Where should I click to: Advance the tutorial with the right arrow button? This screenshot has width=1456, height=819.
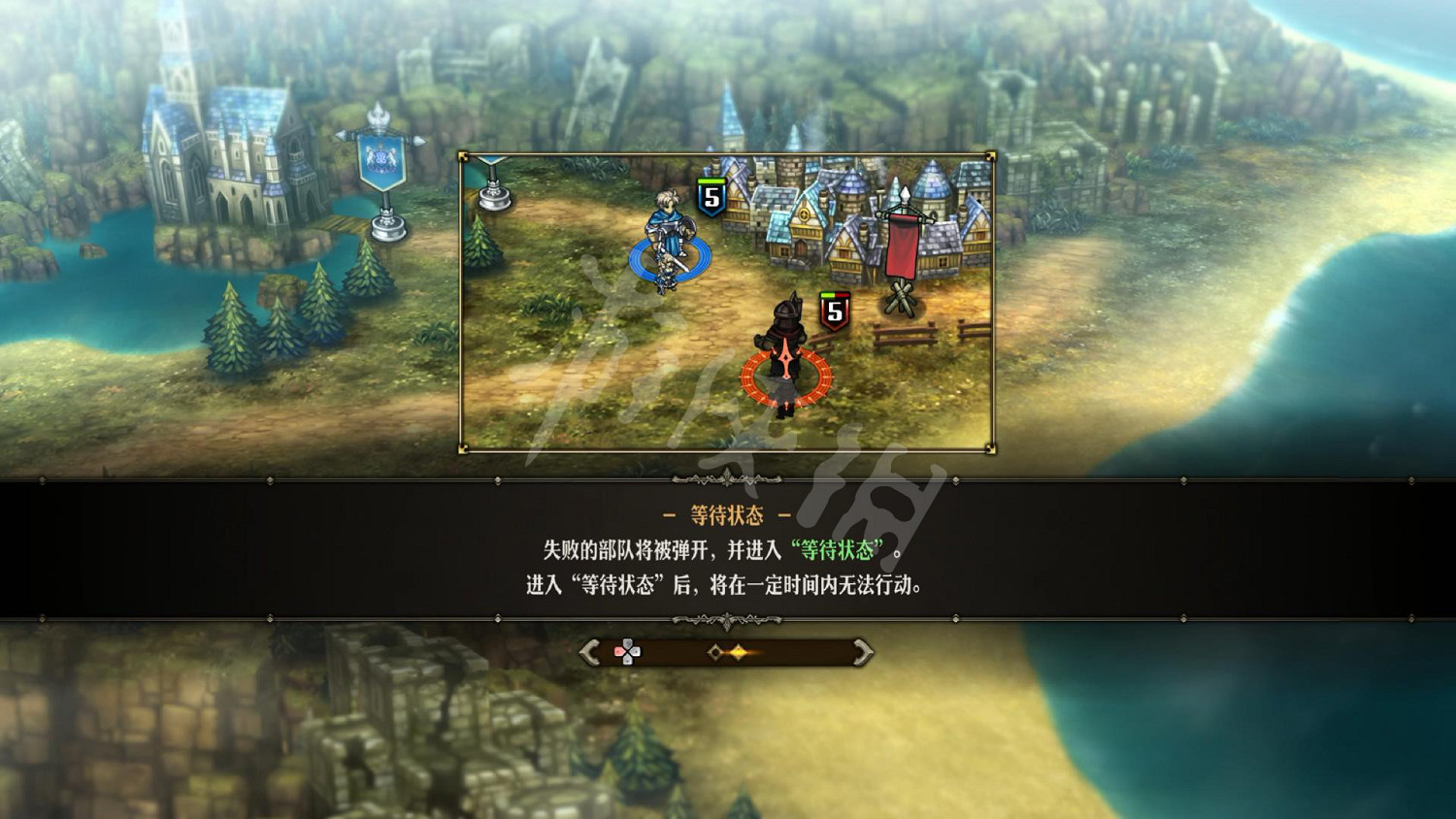(862, 652)
